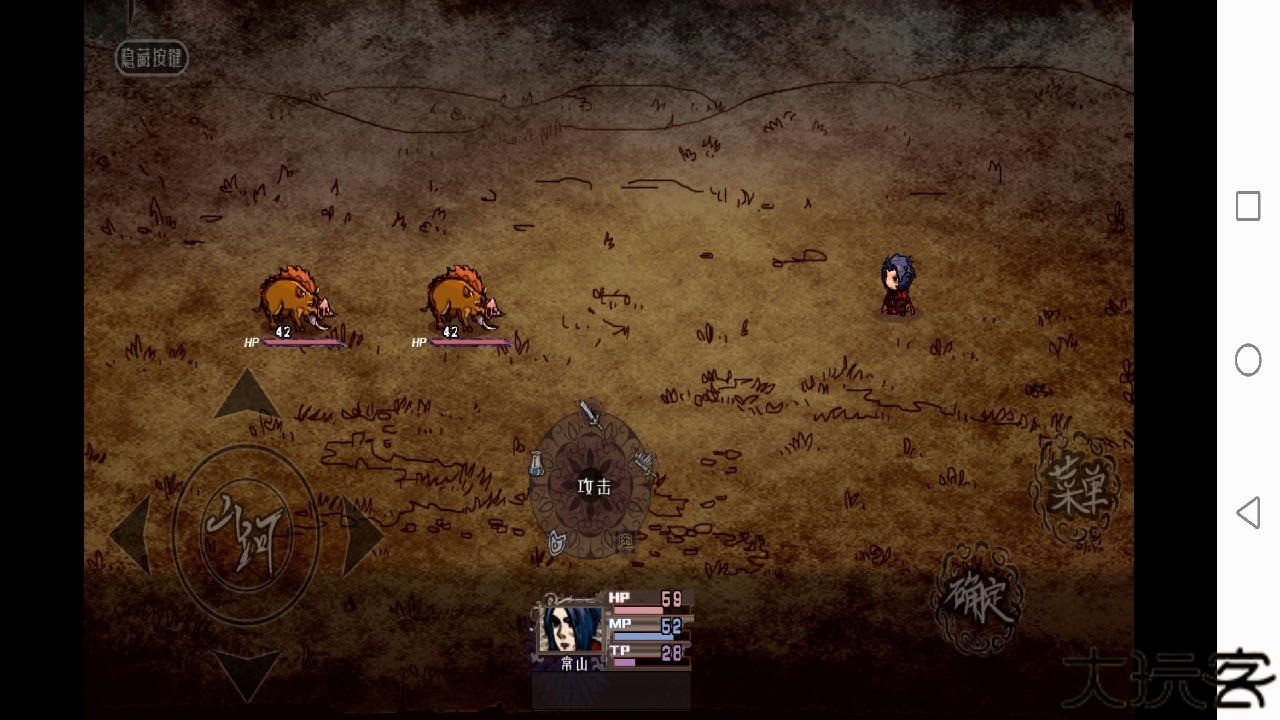Tap the D-pad left arrow
Screen dimensions: 1280x720
pyautogui.click(x=132, y=535)
